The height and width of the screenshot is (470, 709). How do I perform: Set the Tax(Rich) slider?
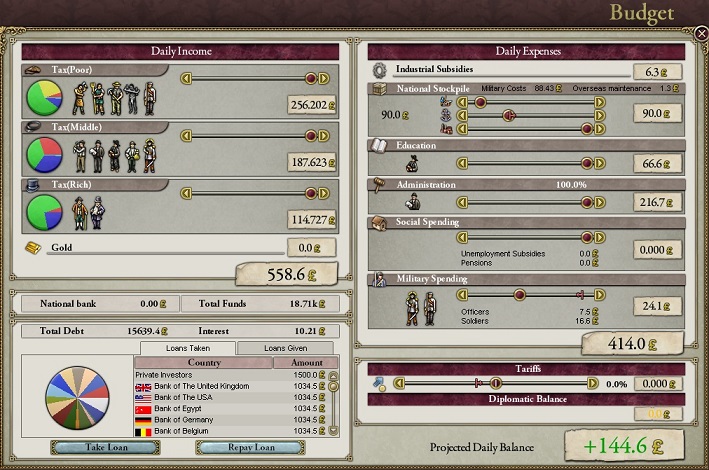pos(250,191)
